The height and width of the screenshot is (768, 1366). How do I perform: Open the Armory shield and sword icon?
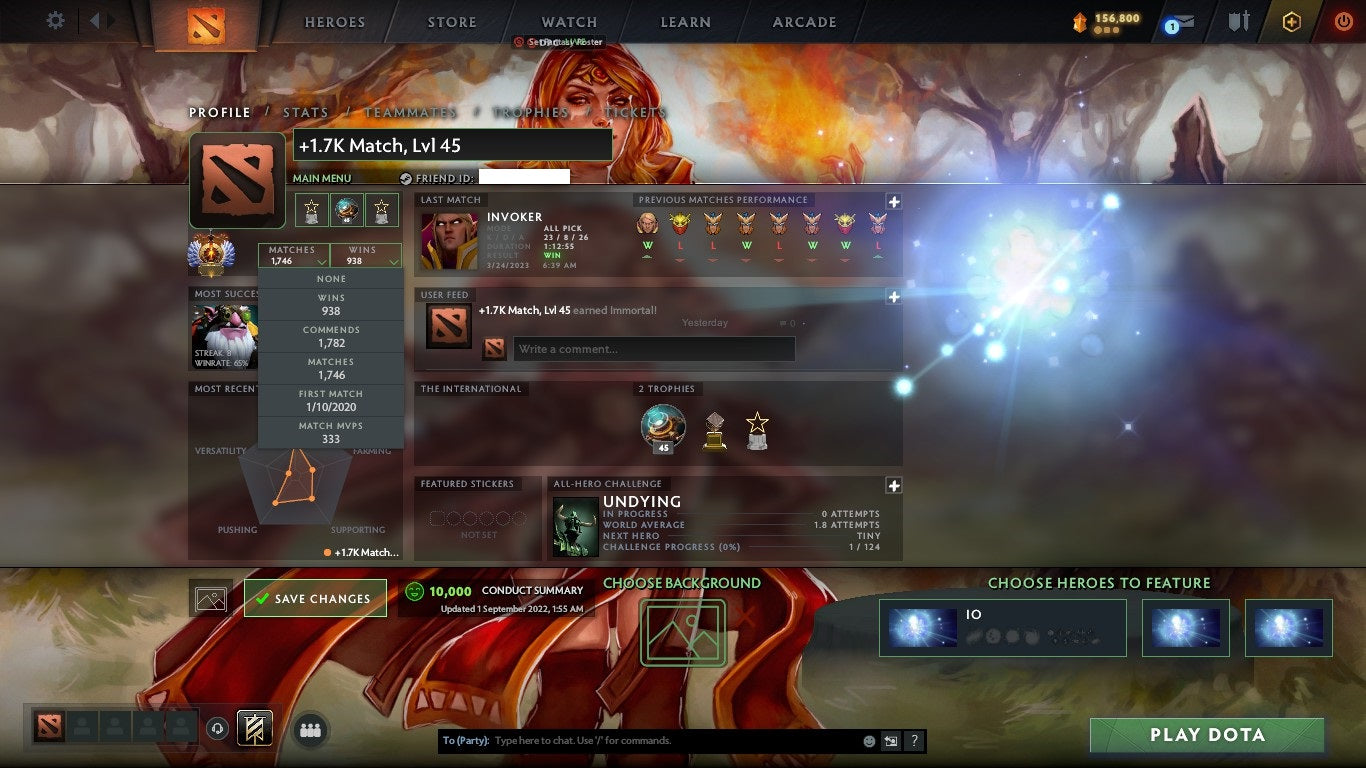[1240, 21]
